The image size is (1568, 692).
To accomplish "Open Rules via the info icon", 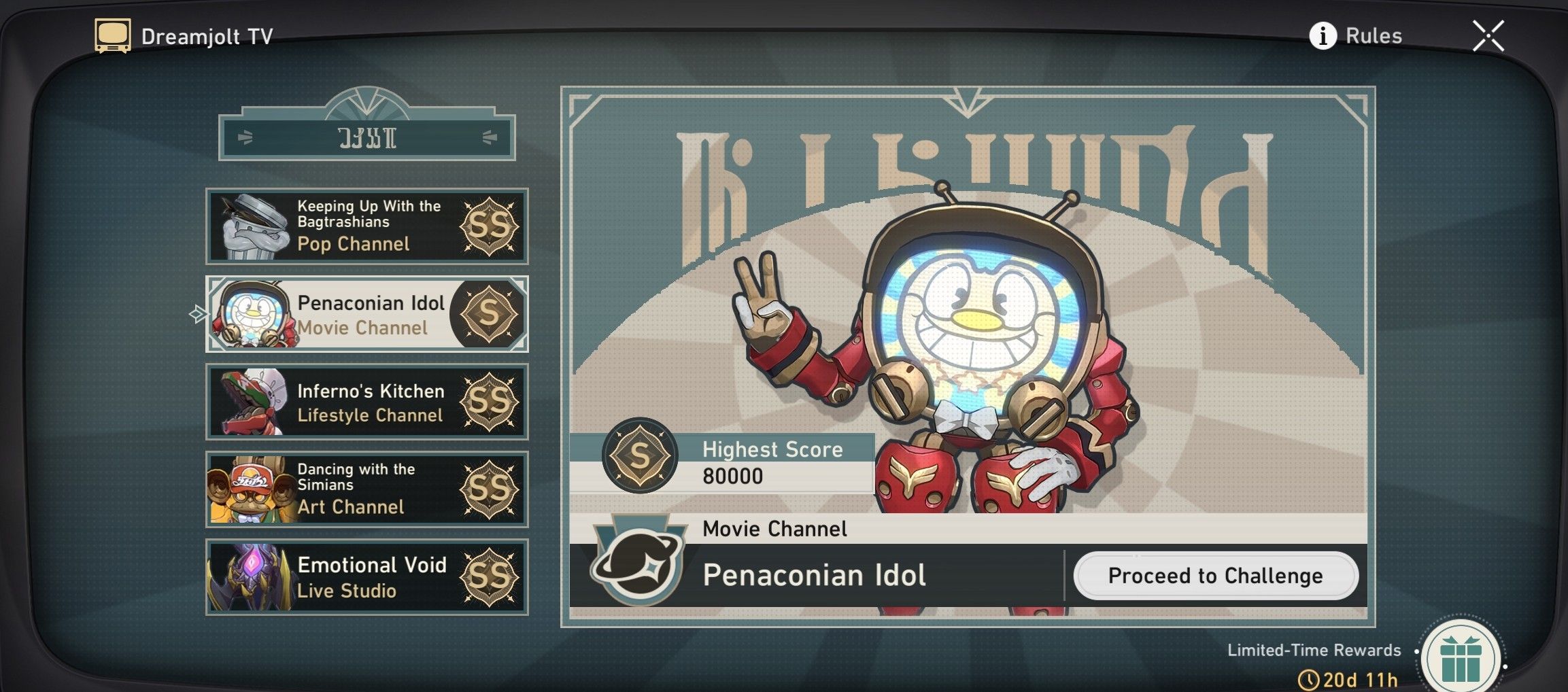I will (x=1323, y=35).
